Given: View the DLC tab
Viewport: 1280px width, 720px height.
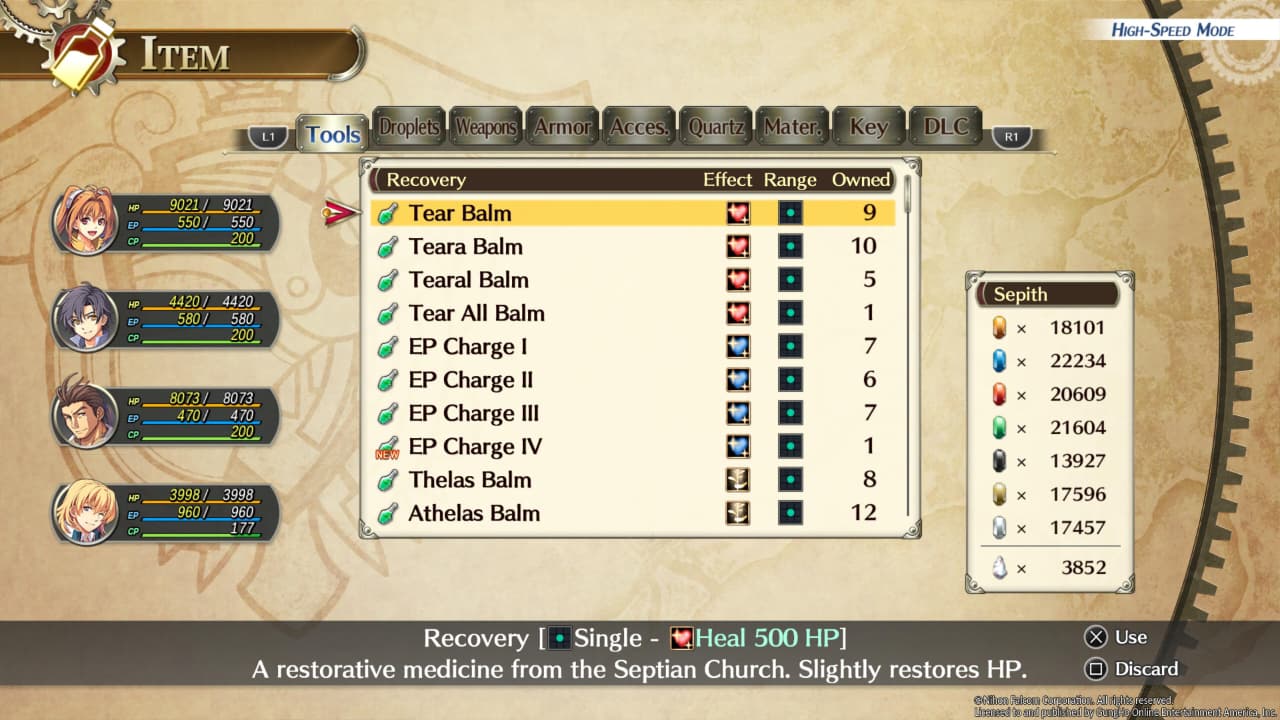Looking at the screenshot, I should 945,127.
